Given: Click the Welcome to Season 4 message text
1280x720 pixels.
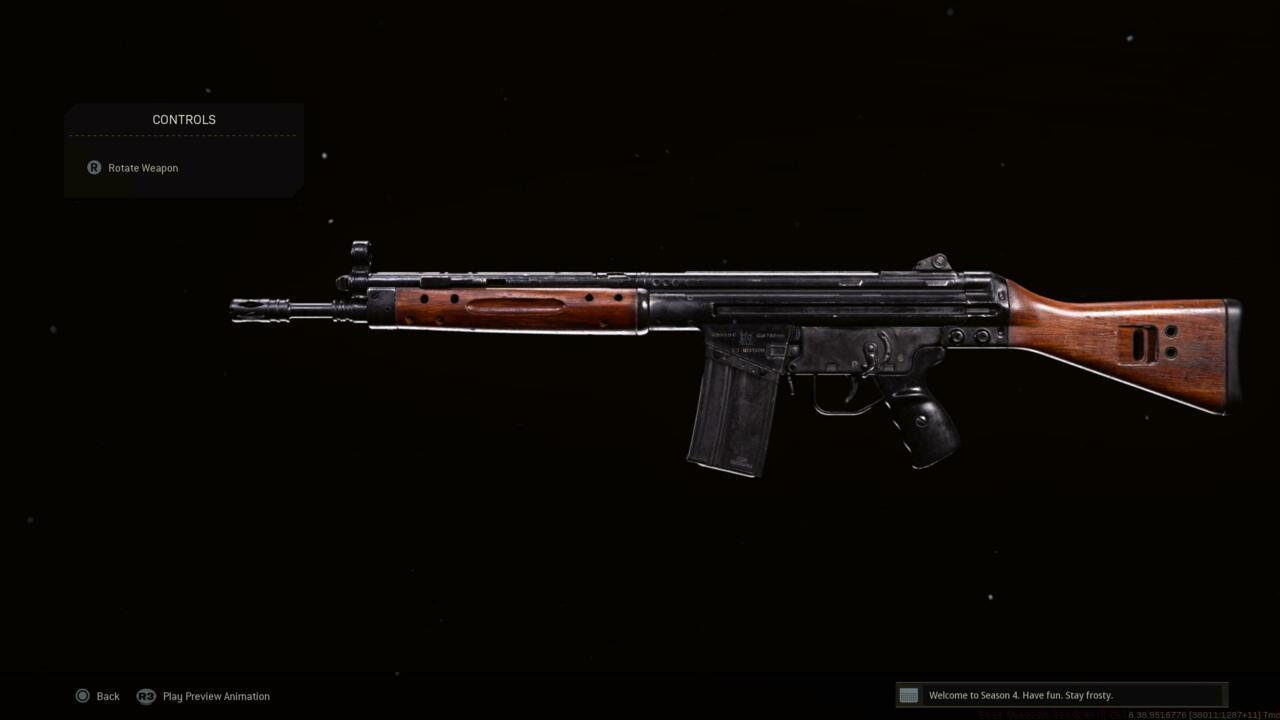Looking at the screenshot, I should click(x=1021, y=694).
